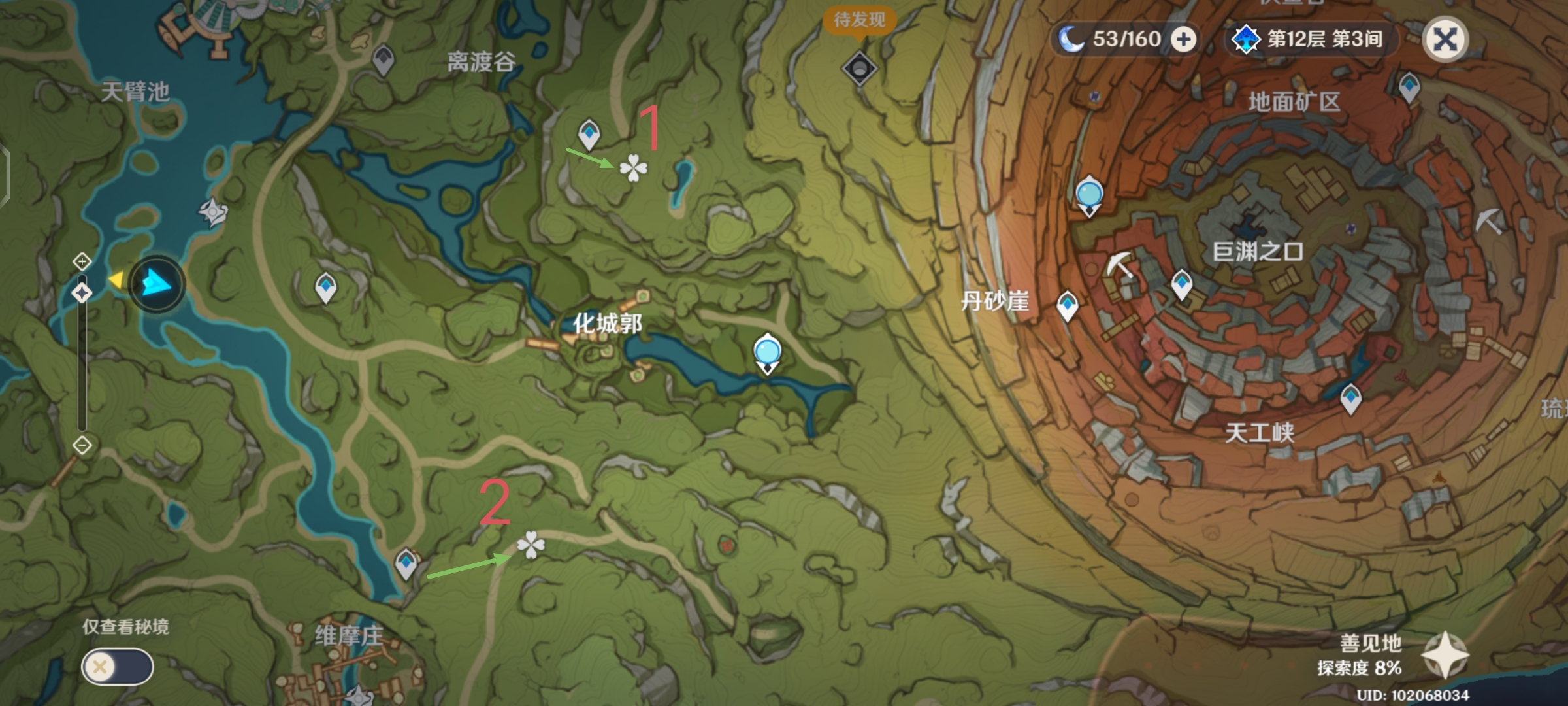Click flower pin marker labeled 2
Viewport: 1568px width, 706px height.
pos(531,544)
